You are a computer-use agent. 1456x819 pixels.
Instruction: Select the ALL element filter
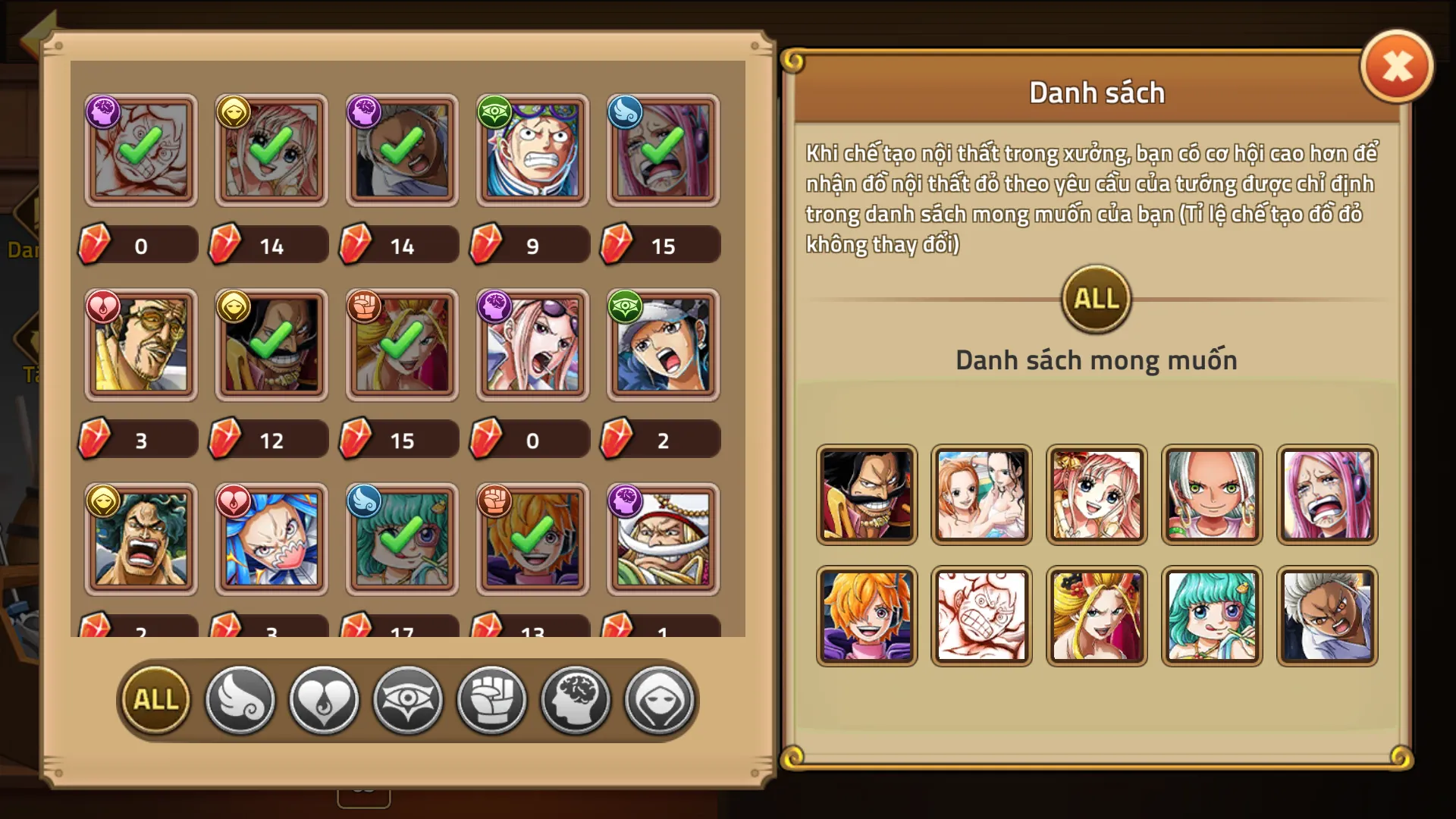[x=154, y=700]
